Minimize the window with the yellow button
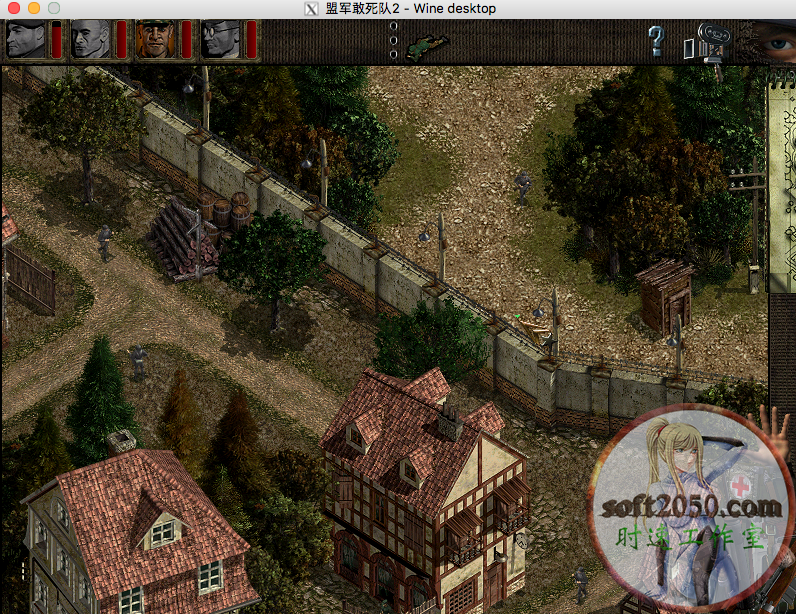This screenshot has width=796, height=614. [x=33, y=8]
